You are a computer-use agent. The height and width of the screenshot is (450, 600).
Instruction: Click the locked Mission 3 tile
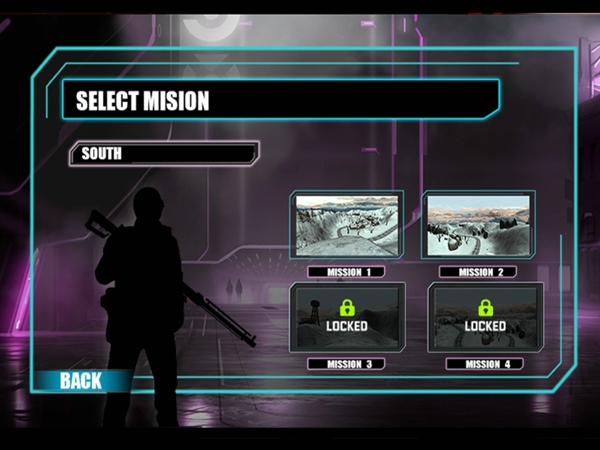[346, 317]
